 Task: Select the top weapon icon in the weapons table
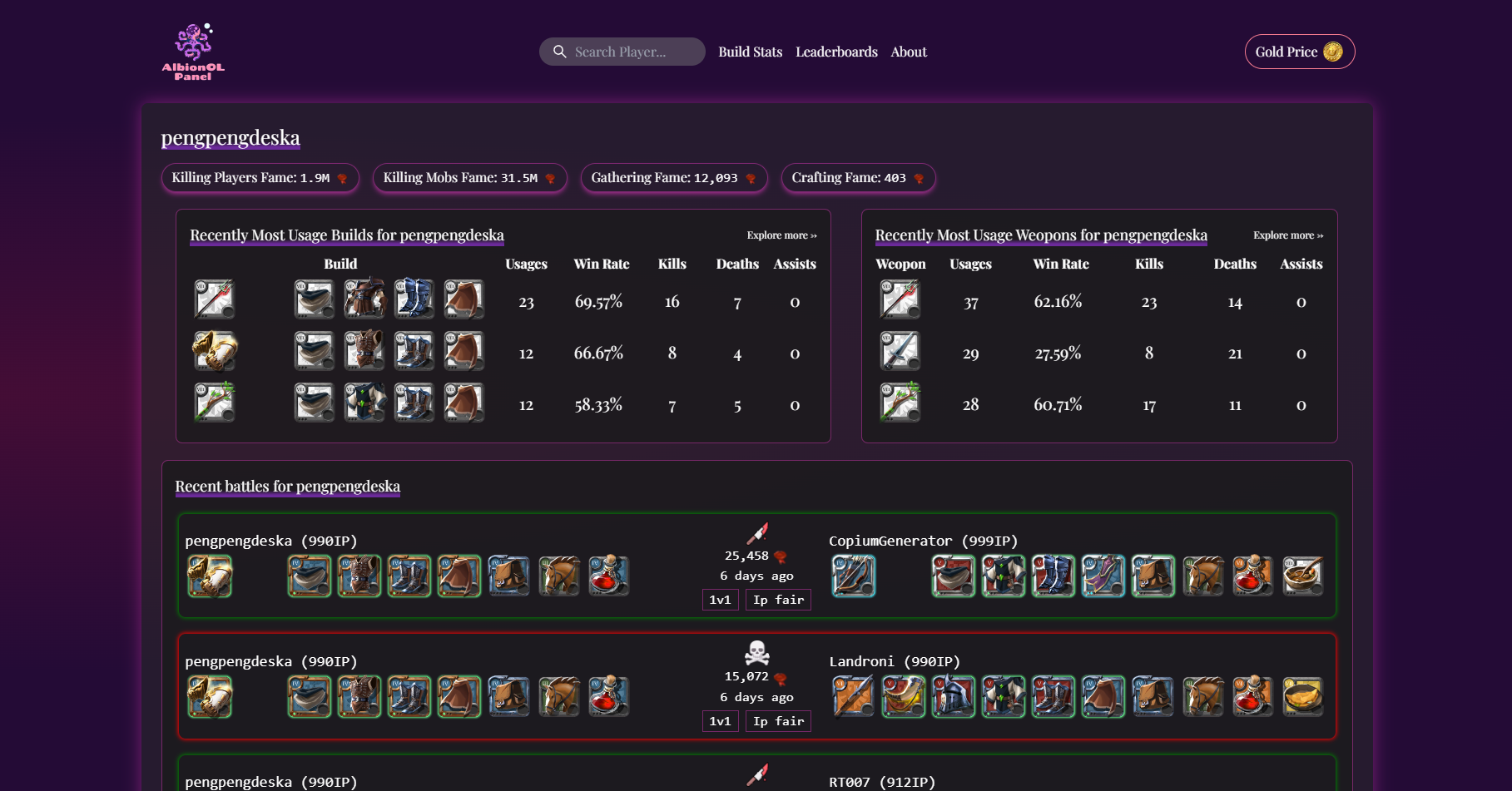pos(900,299)
